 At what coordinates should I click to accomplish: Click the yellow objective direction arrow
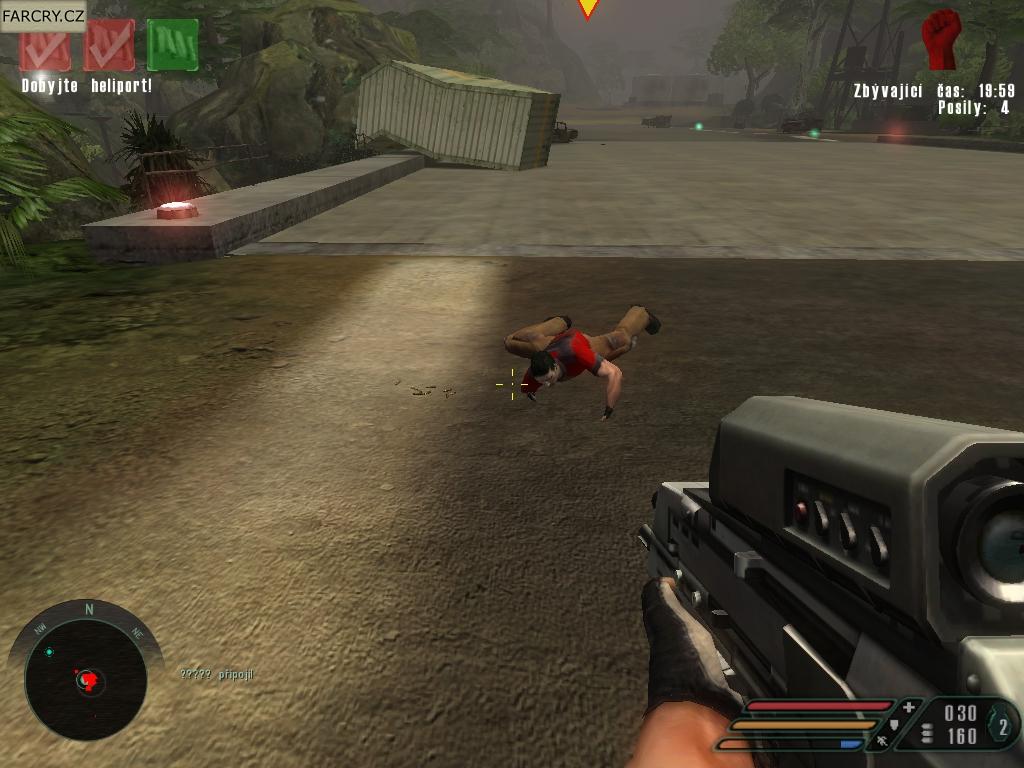588,8
